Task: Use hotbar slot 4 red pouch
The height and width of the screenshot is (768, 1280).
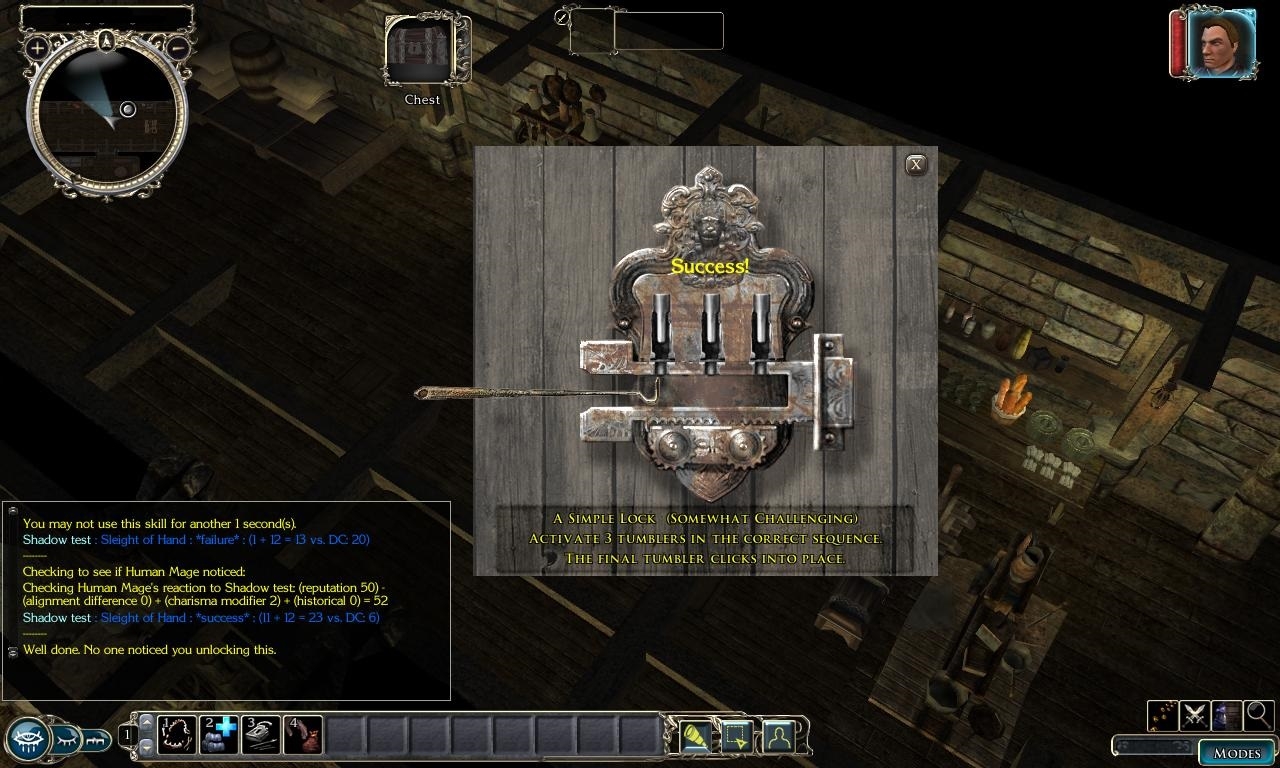Action: [x=303, y=735]
